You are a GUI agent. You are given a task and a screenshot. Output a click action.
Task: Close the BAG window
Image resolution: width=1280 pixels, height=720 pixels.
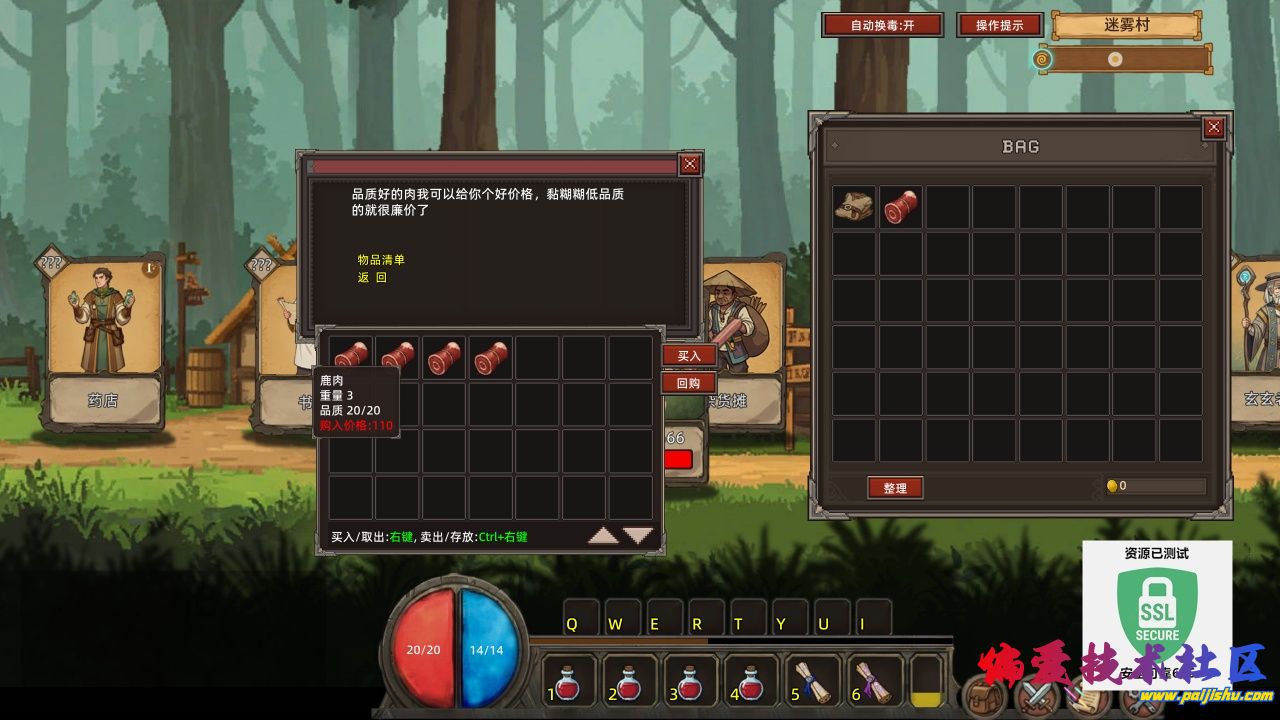click(x=1214, y=127)
